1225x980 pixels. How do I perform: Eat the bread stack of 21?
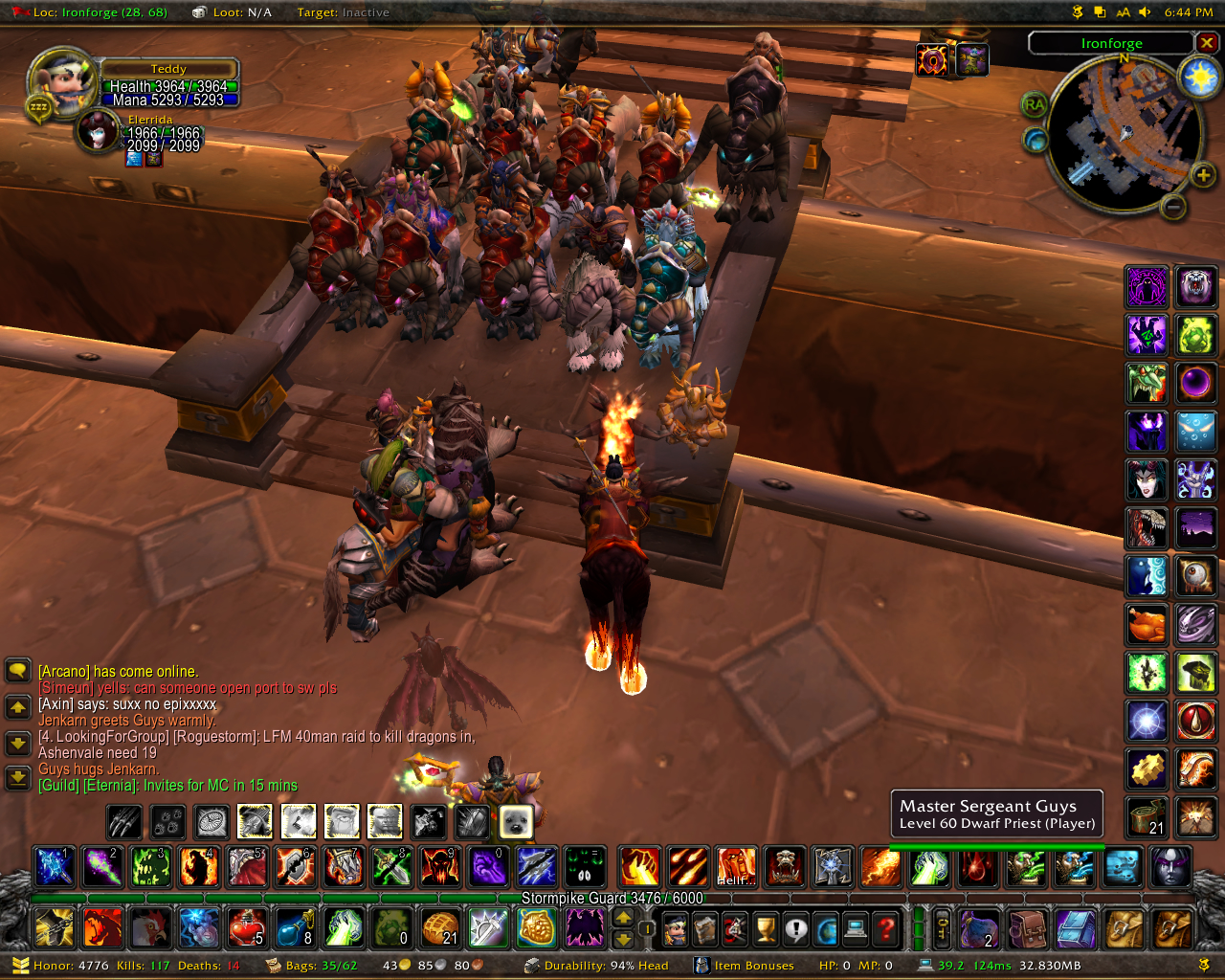[x=440, y=927]
